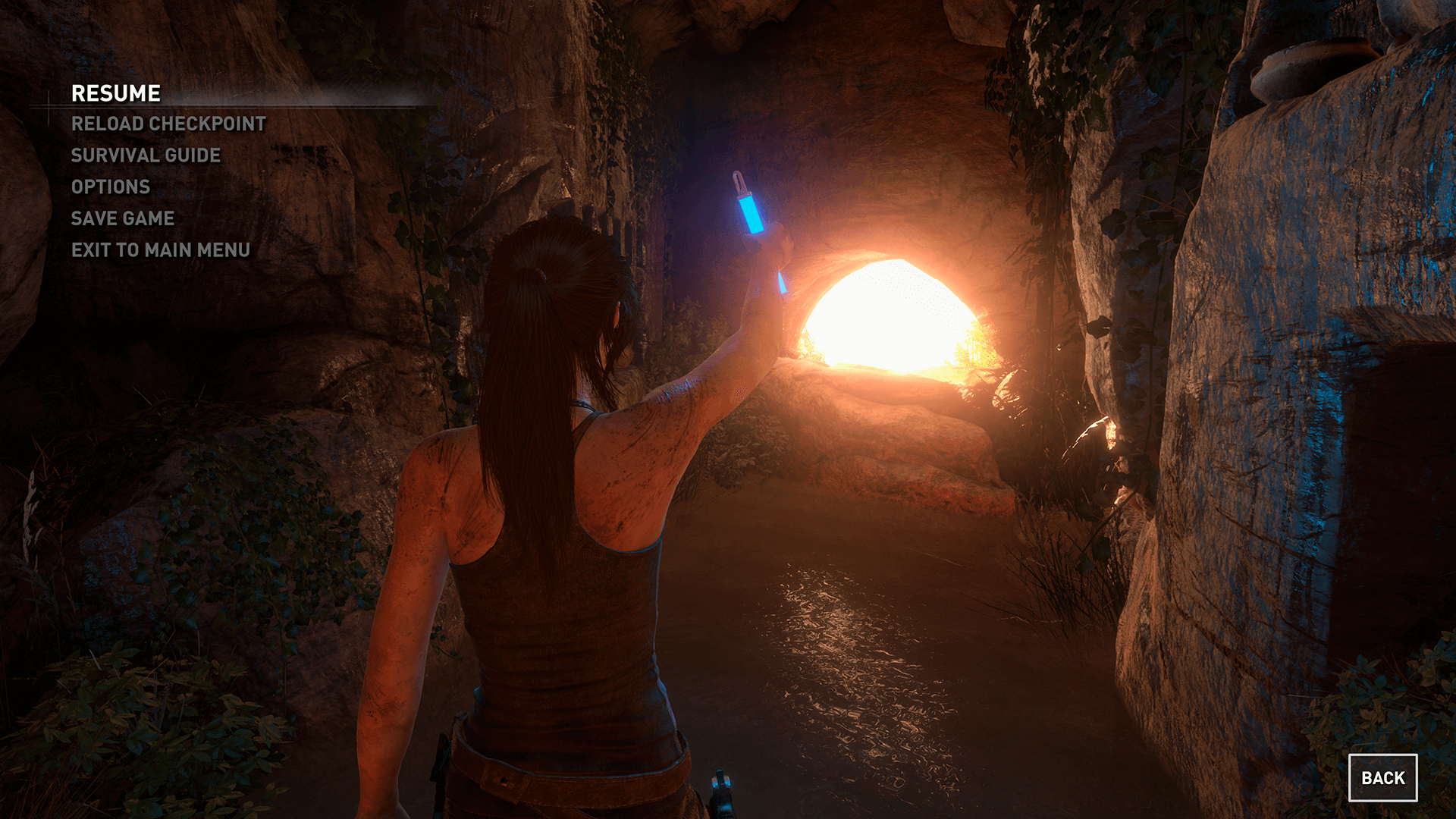Open the Survival Guide
This screenshot has height=819, width=1456.
click(146, 155)
